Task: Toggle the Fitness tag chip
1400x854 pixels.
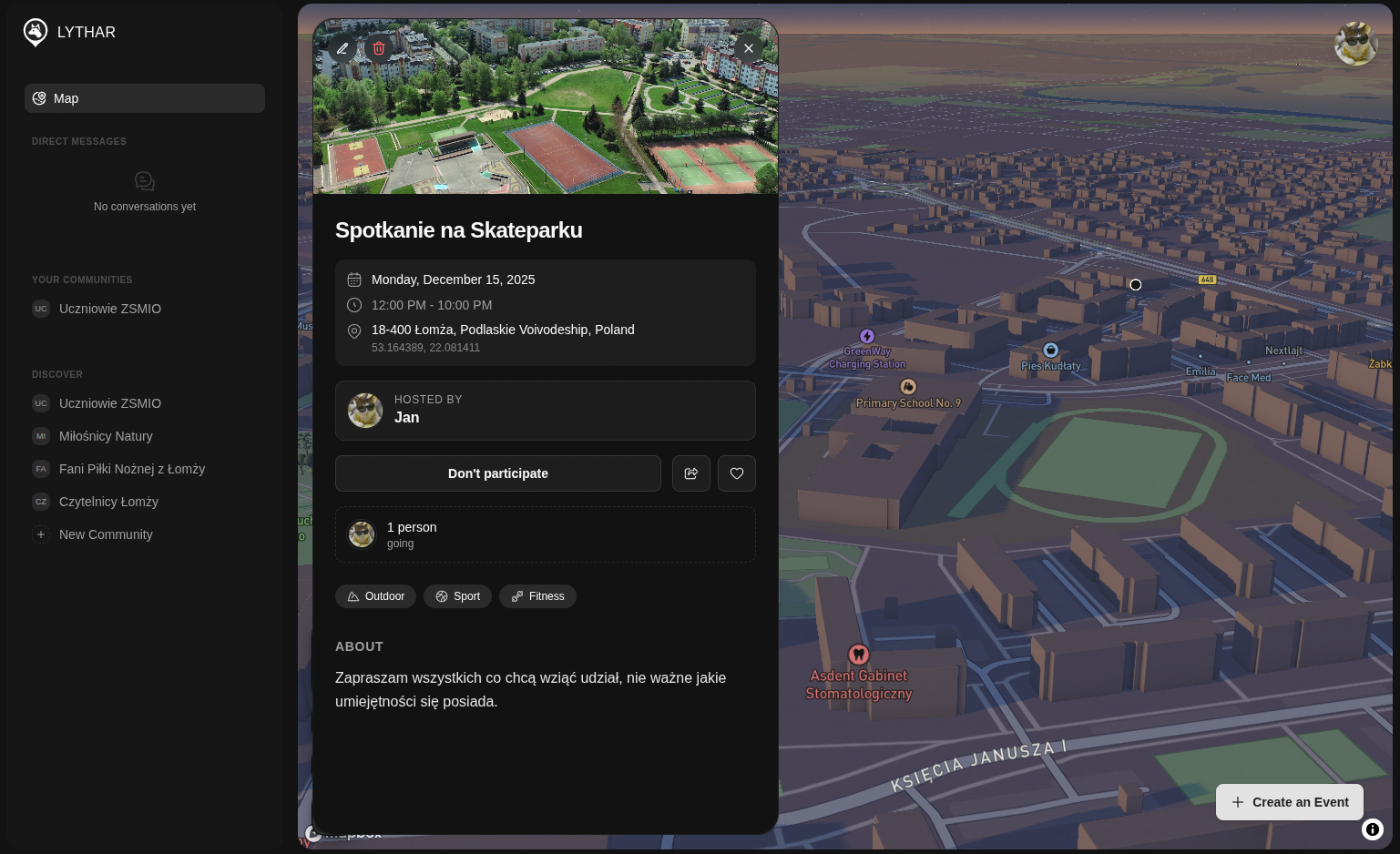Action: [537, 596]
